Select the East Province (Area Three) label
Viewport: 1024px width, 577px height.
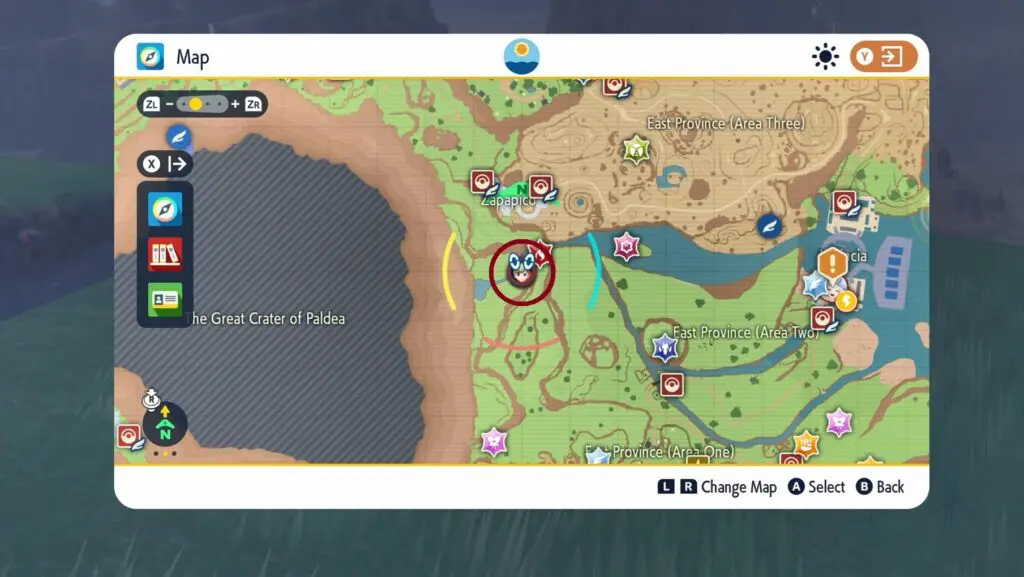tap(725, 124)
